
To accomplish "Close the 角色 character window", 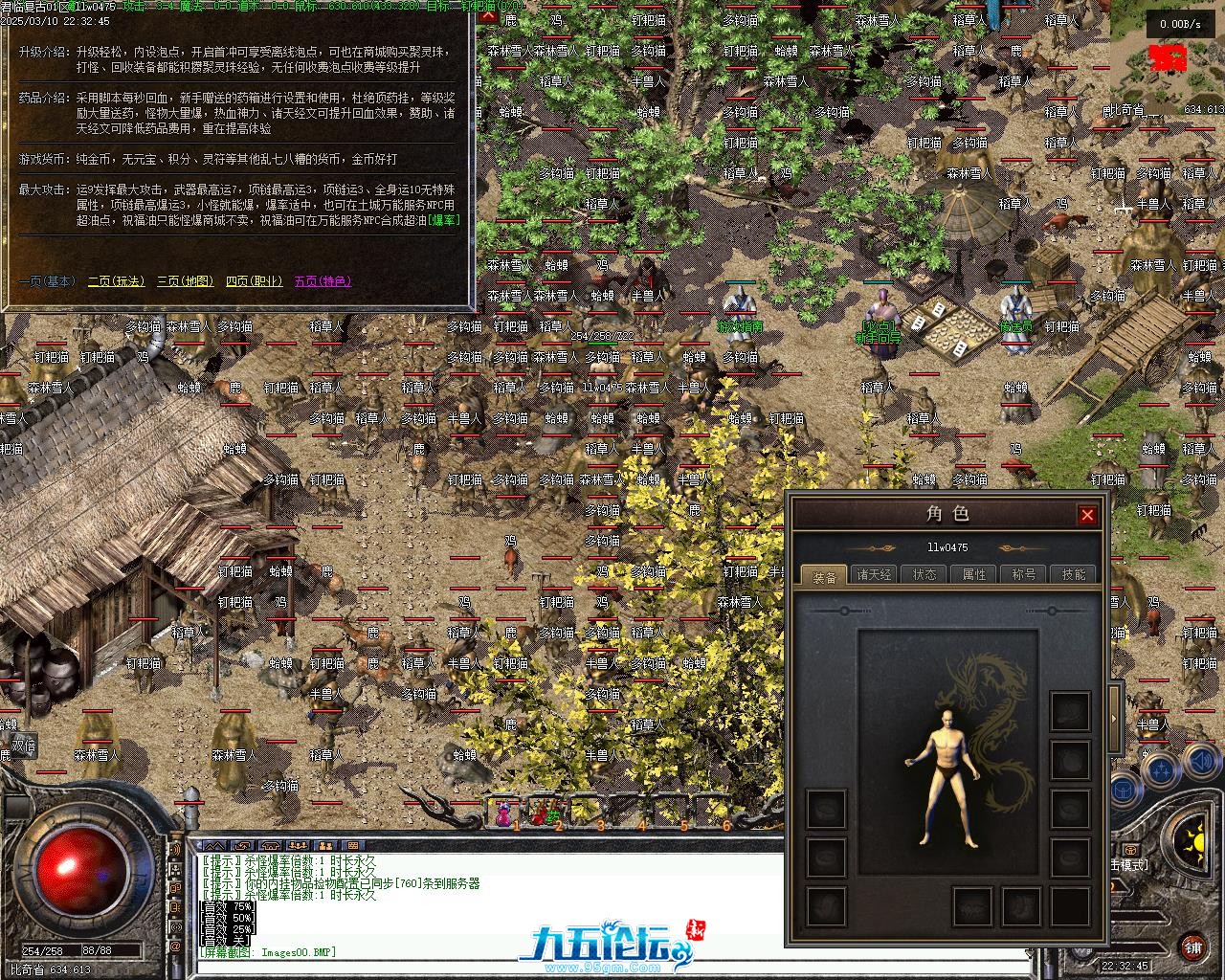I will click(x=1087, y=515).
